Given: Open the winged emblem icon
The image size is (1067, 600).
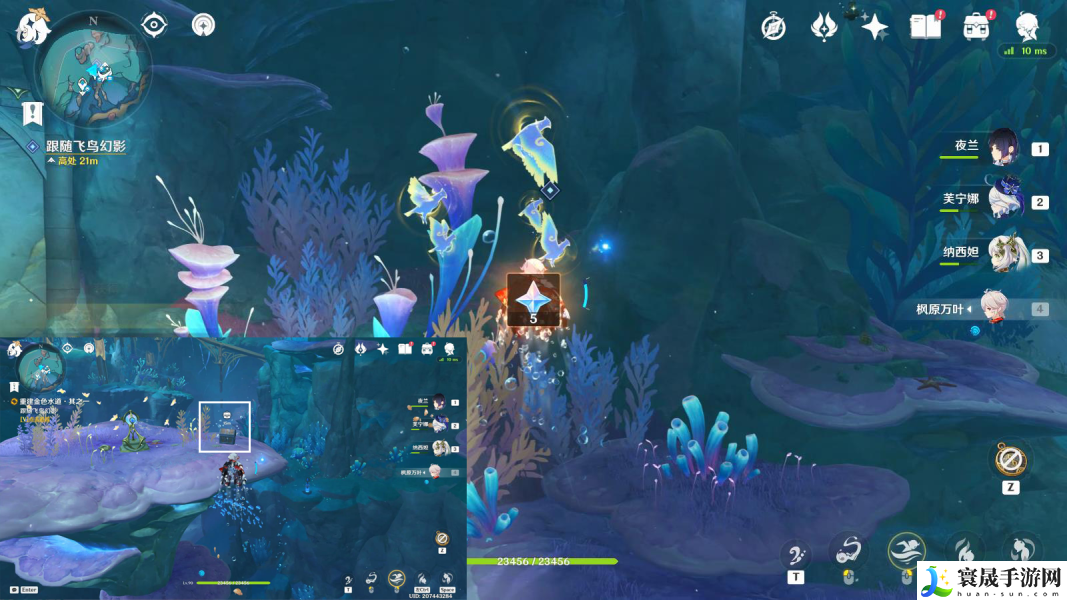Looking at the screenshot, I should (x=824, y=27).
